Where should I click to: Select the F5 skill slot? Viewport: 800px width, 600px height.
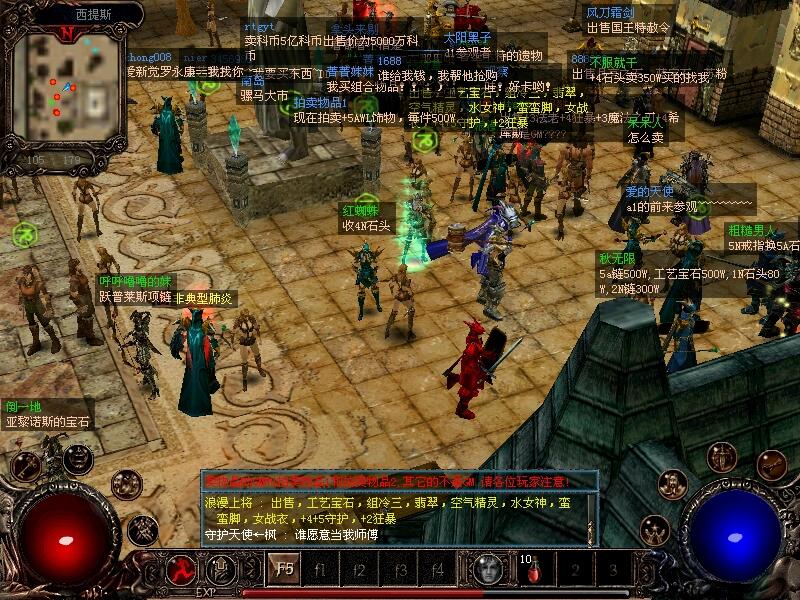(x=283, y=570)
